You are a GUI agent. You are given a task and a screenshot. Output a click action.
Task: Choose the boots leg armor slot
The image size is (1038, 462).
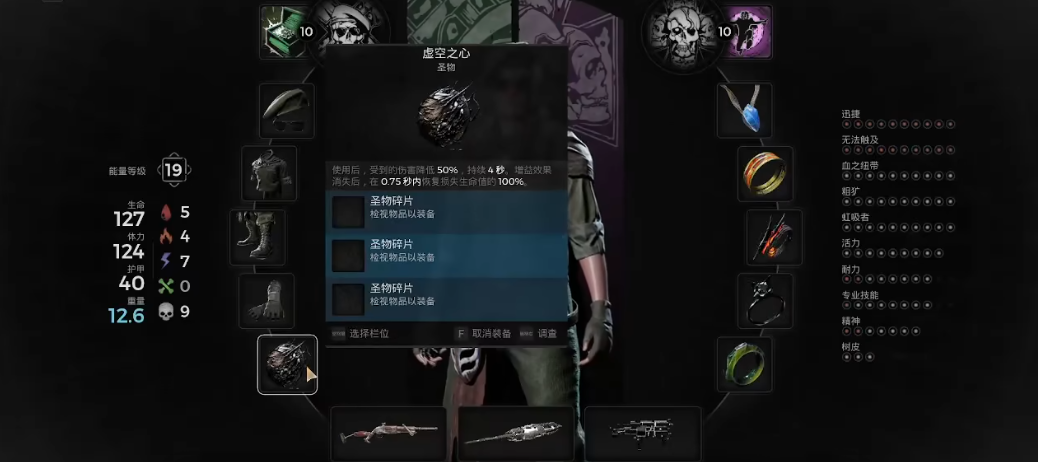coord(258,237)
